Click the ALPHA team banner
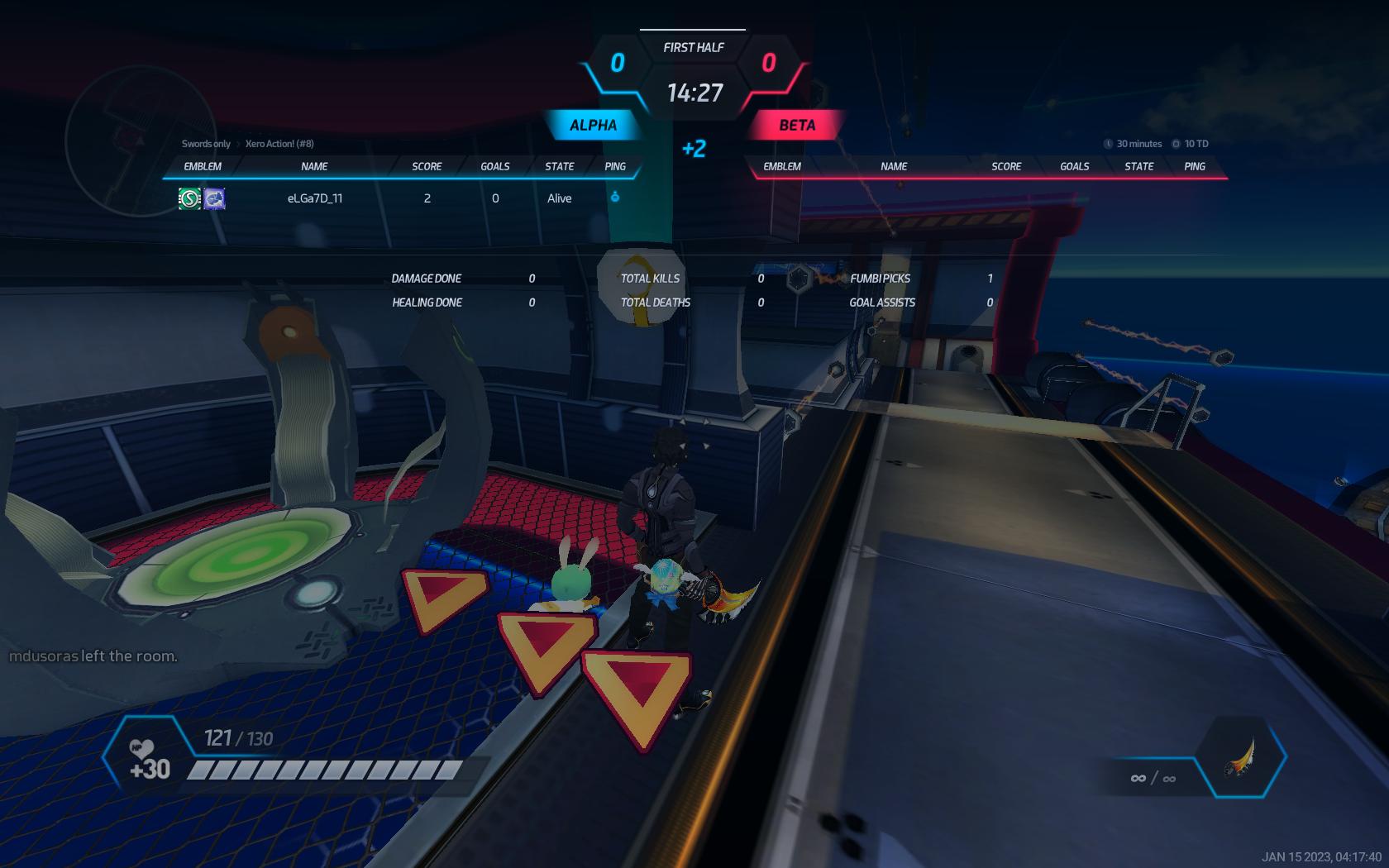 click(593, 126)
